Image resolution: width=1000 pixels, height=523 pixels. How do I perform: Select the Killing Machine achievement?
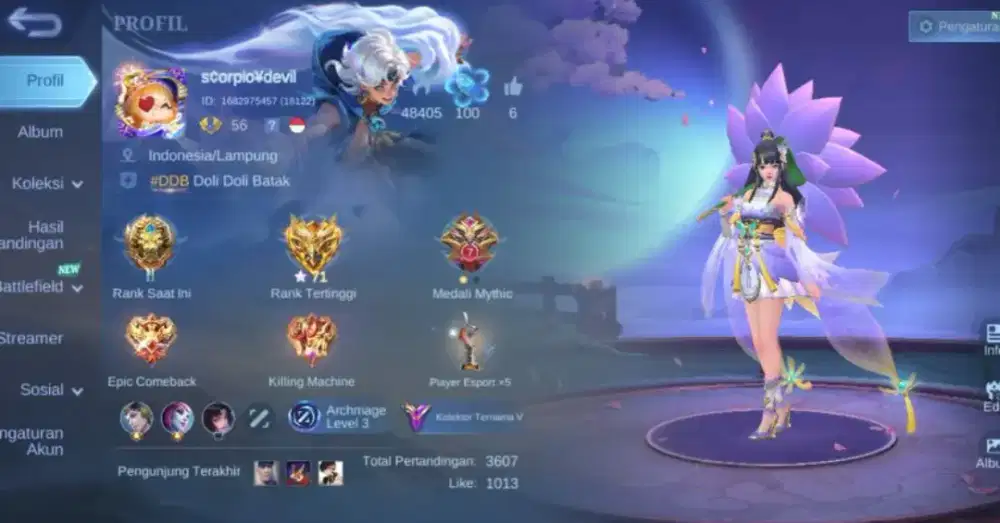pyautogui.click(x=312, y=339)
